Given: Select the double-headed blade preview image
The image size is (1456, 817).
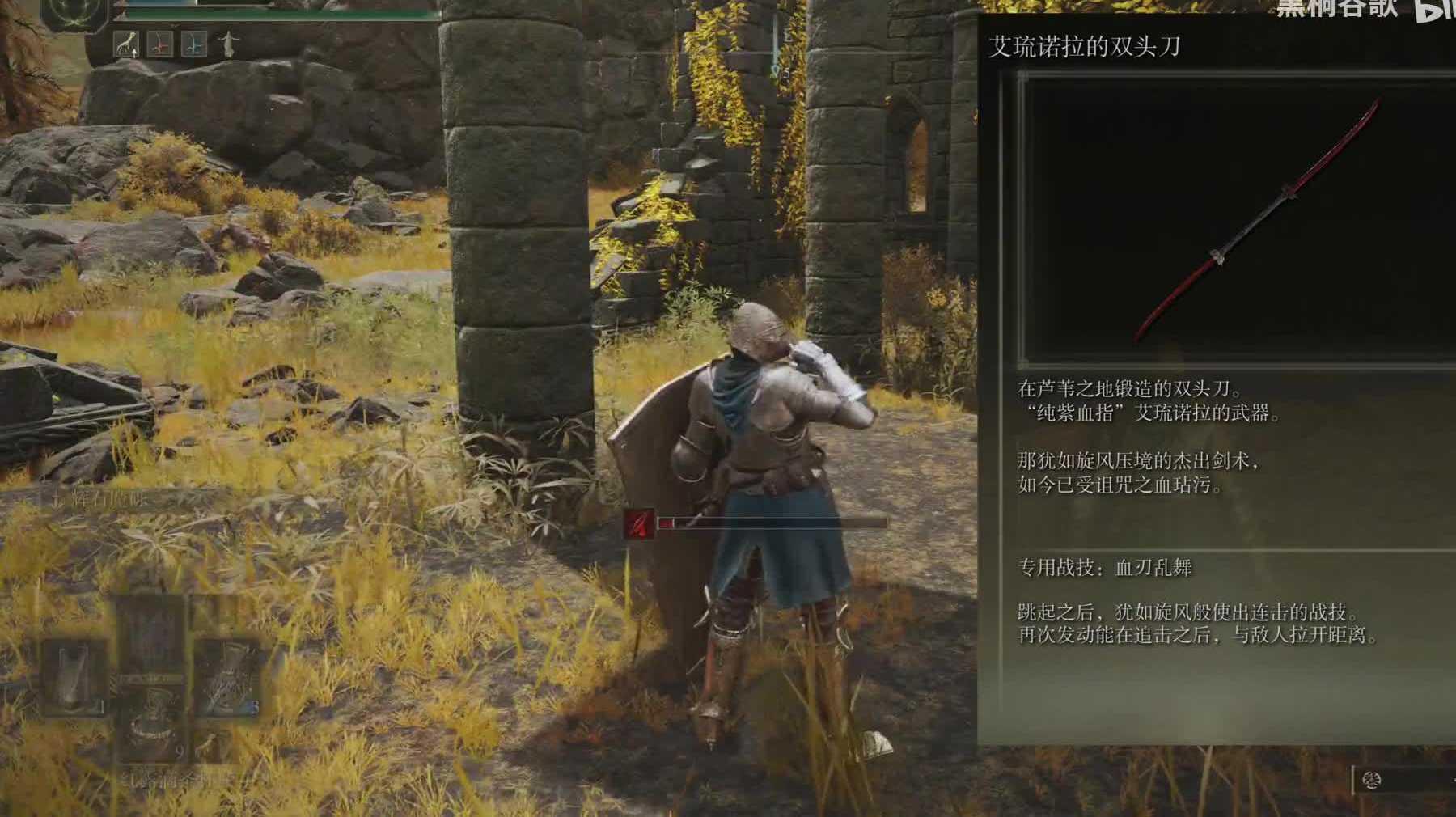Looking at the screenshot, I should tap(1236, 218).
